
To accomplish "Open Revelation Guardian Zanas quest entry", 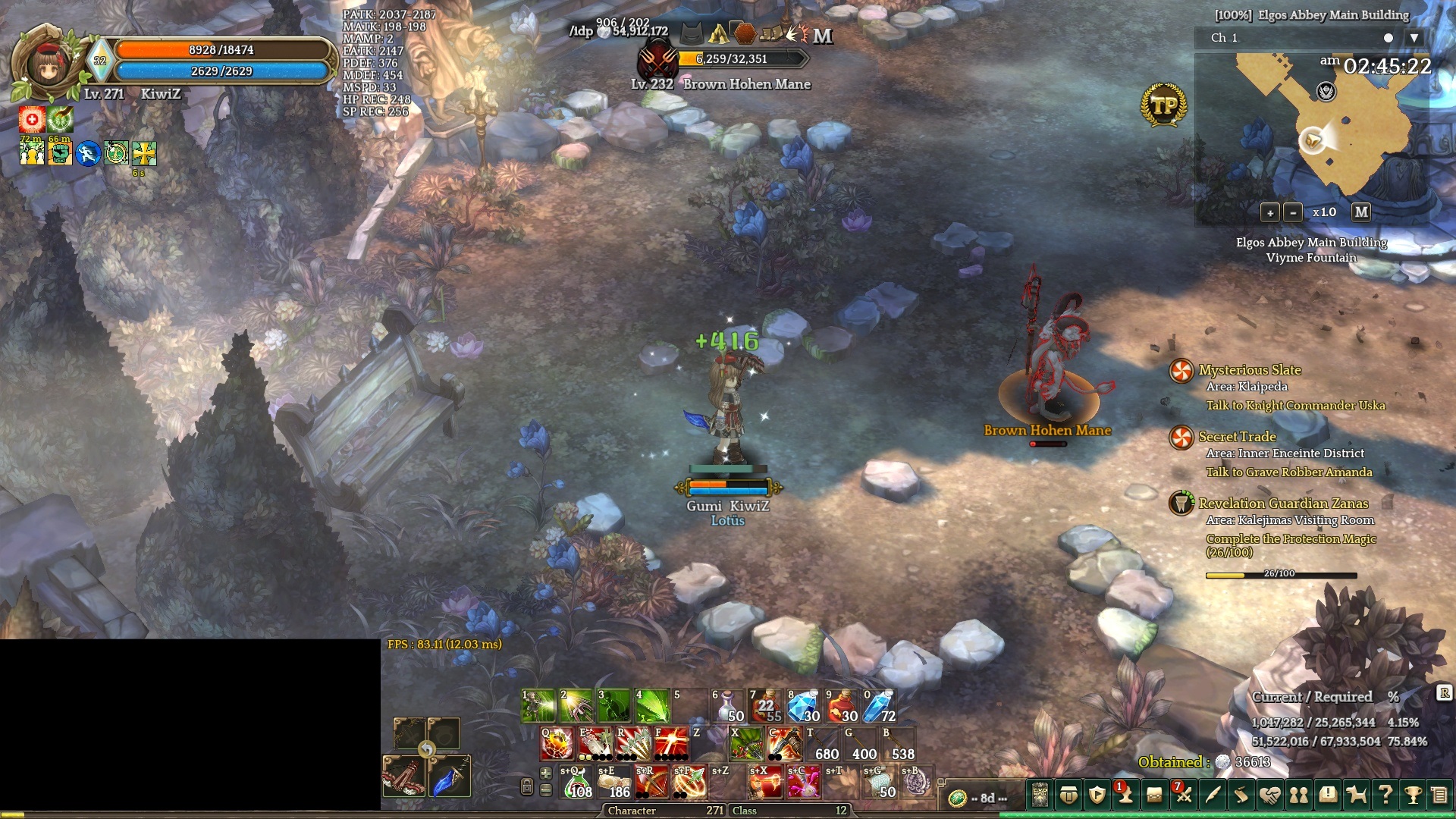I will click(1283, 504).
